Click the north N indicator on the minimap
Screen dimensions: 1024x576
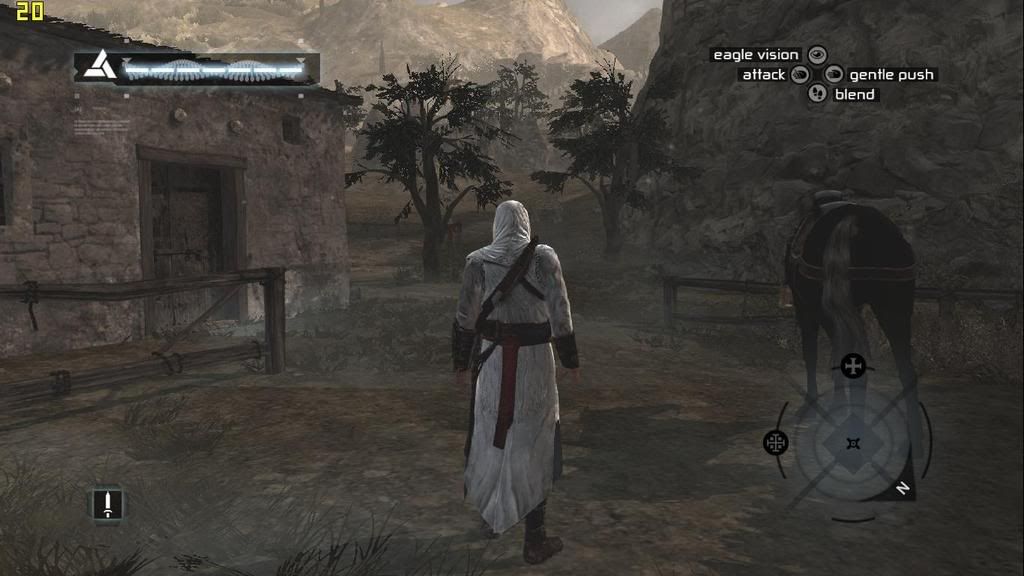click(x=902, y=488)
